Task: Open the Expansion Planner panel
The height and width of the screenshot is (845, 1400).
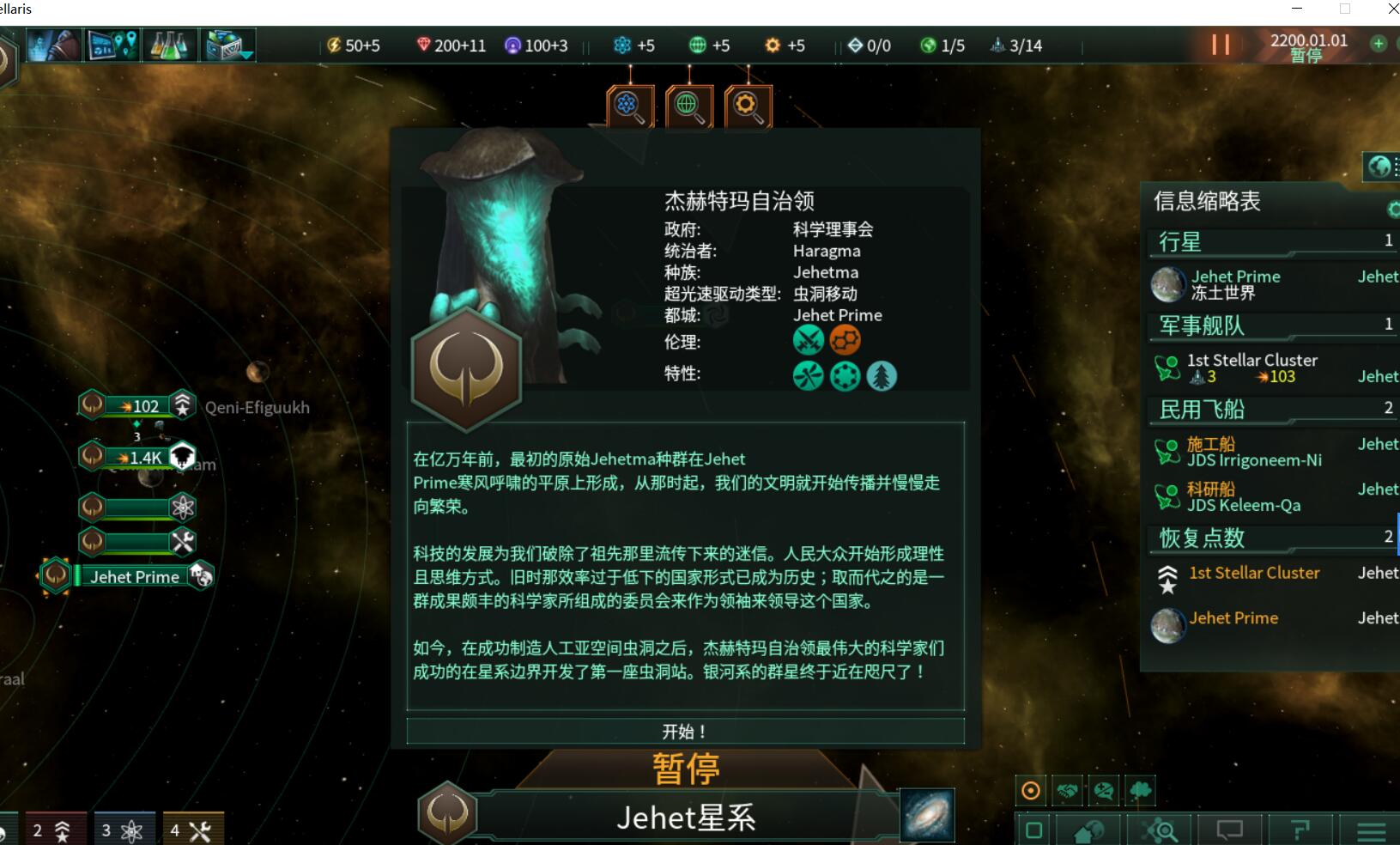Action: (x=112, y=45)
